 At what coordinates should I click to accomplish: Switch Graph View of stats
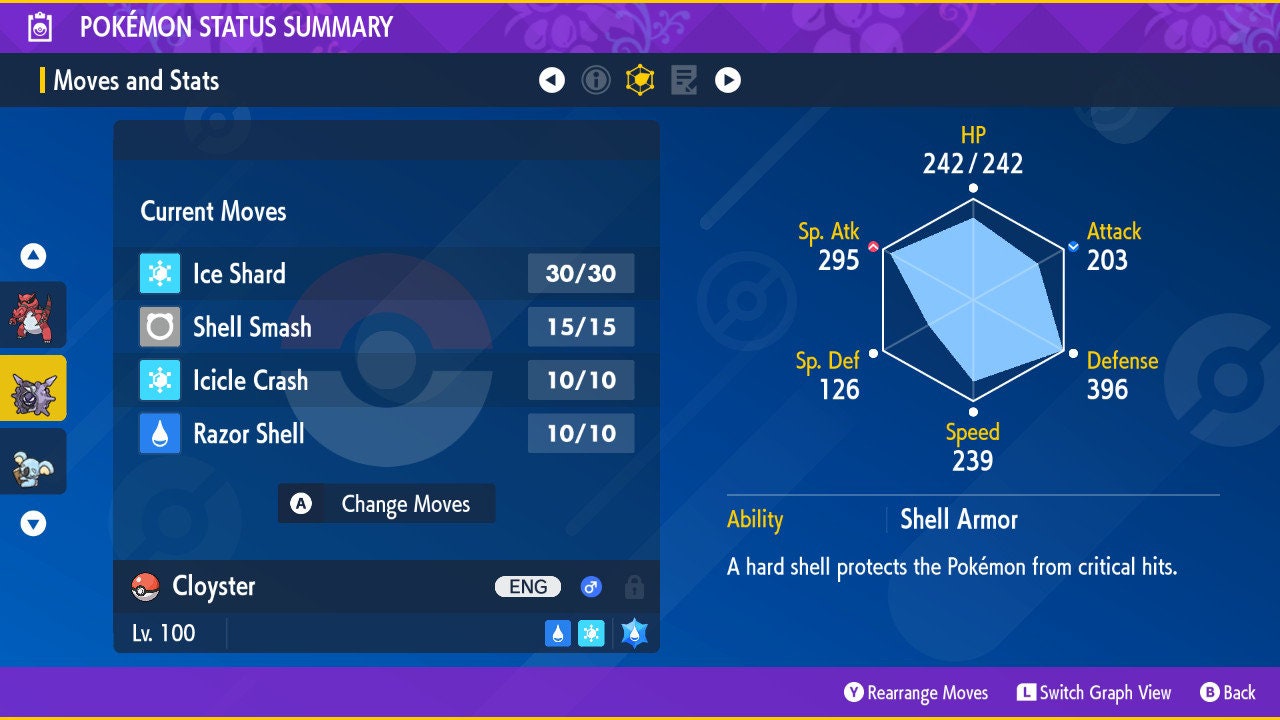click(1094, 693)
